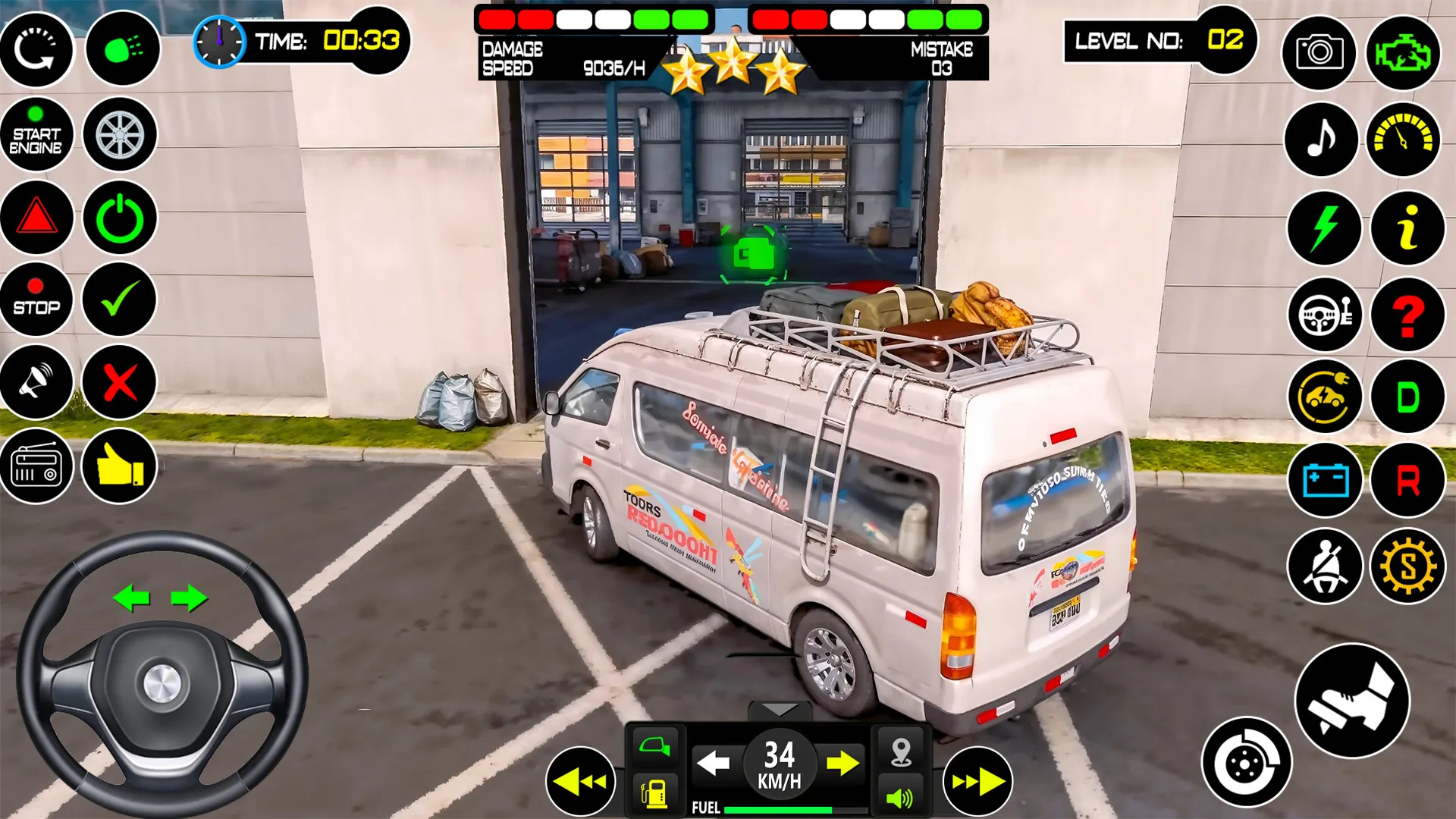Toggle music with the note icon
The width and height of the screenshot is (1456, 819).
coord(1321,139)
